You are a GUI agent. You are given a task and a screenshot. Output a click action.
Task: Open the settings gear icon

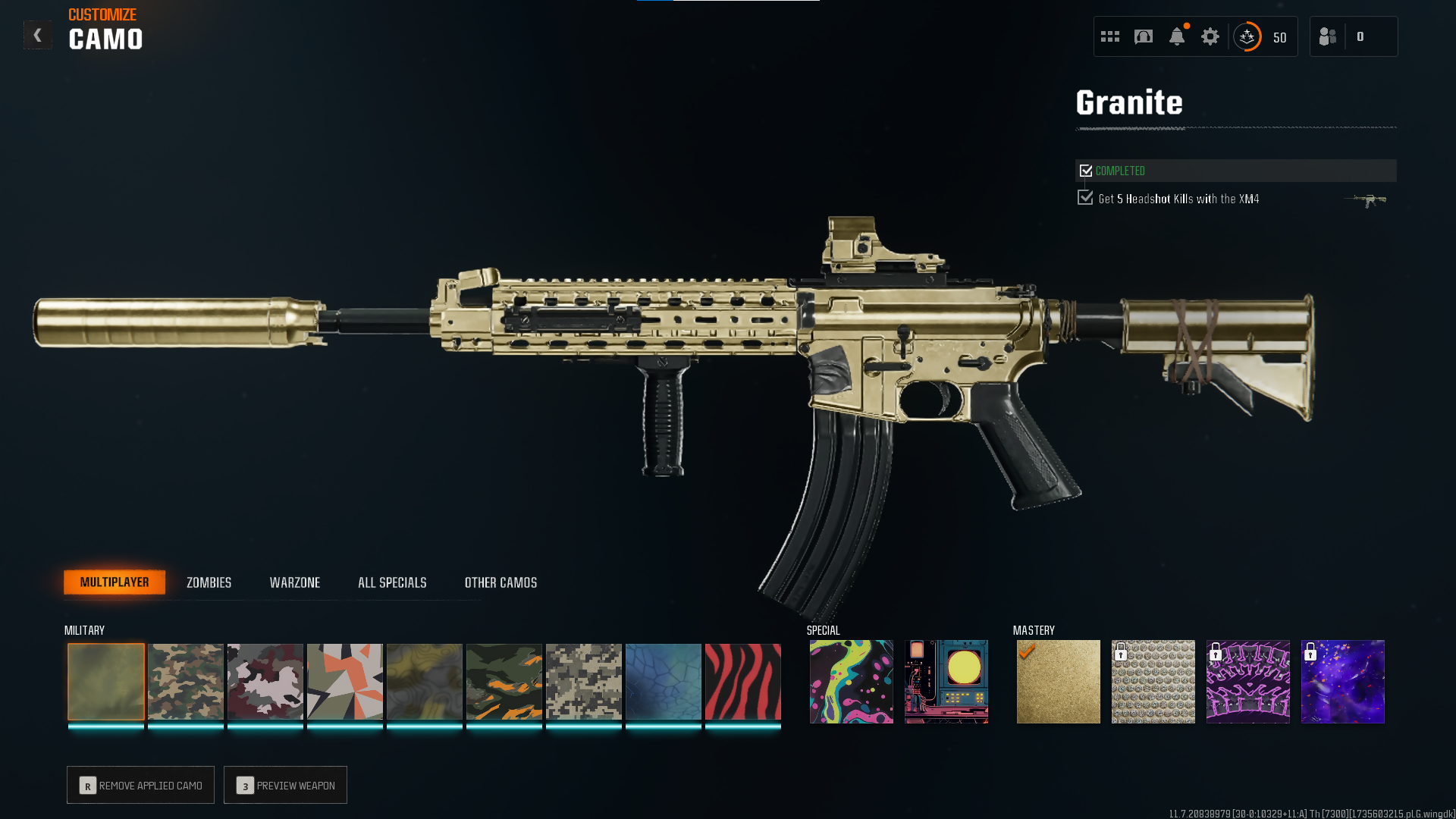tap(1210, 36)
